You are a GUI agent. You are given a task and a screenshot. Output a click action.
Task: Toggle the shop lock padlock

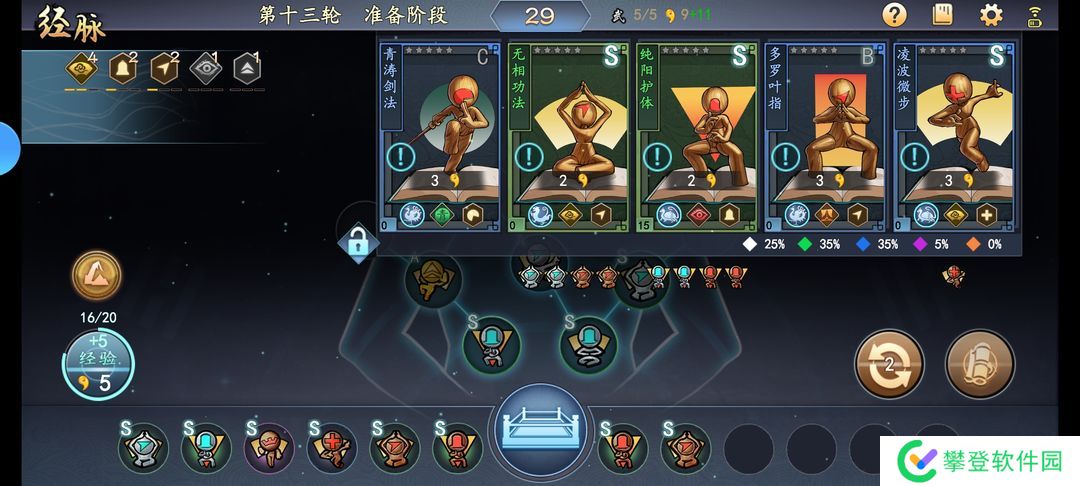pyautogui.click(x=357, y=241)
